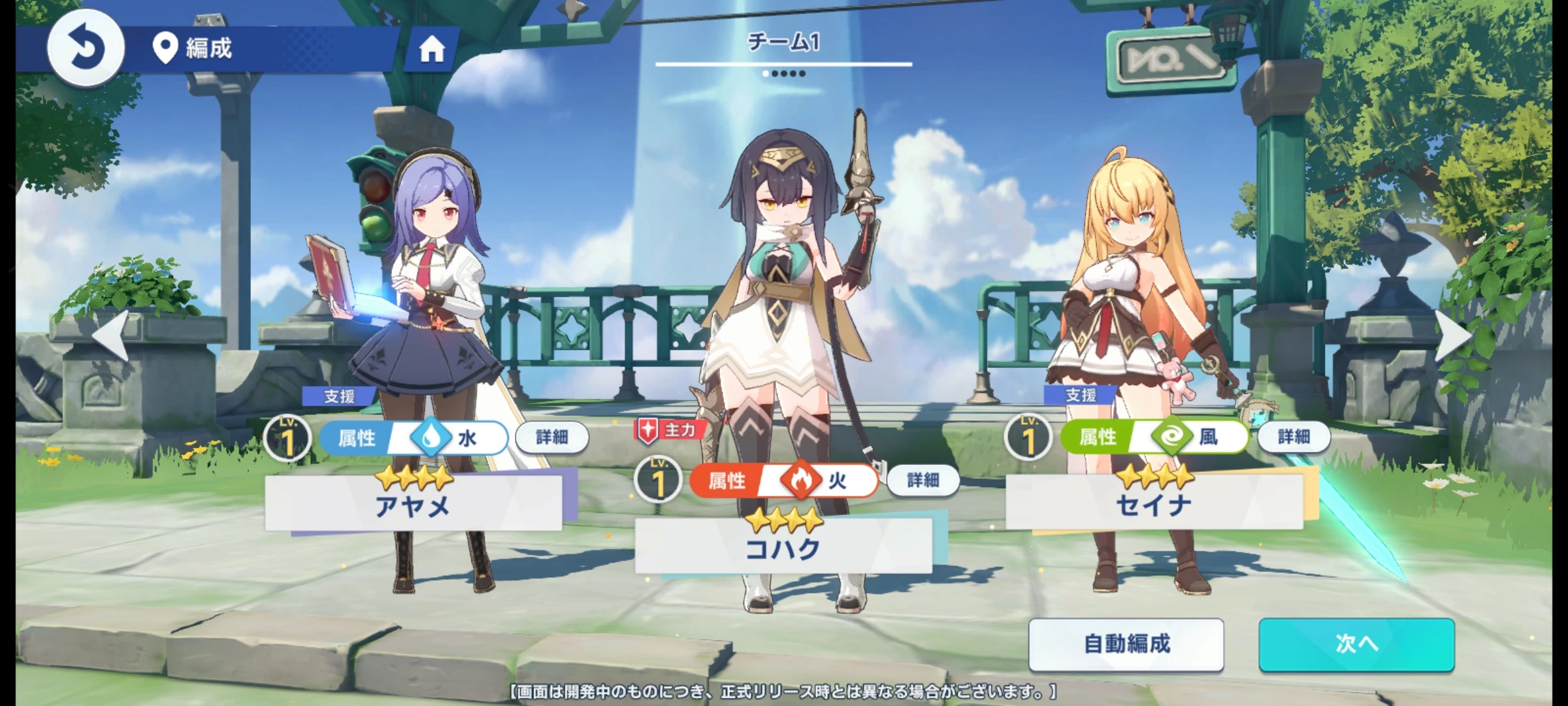This screenshot has width=1568, height=706.
Task: Proceed with the 次へ button
Action: click(1356, 645)
